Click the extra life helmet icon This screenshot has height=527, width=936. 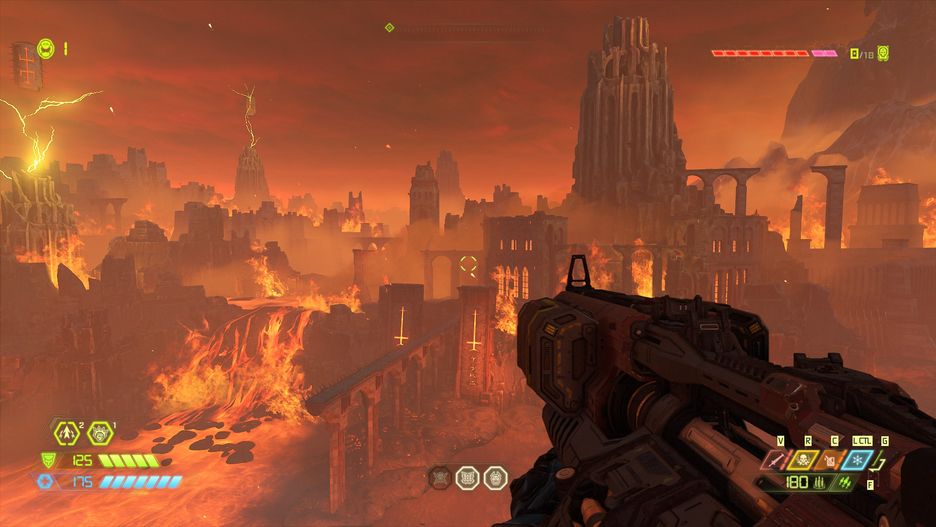46,48
